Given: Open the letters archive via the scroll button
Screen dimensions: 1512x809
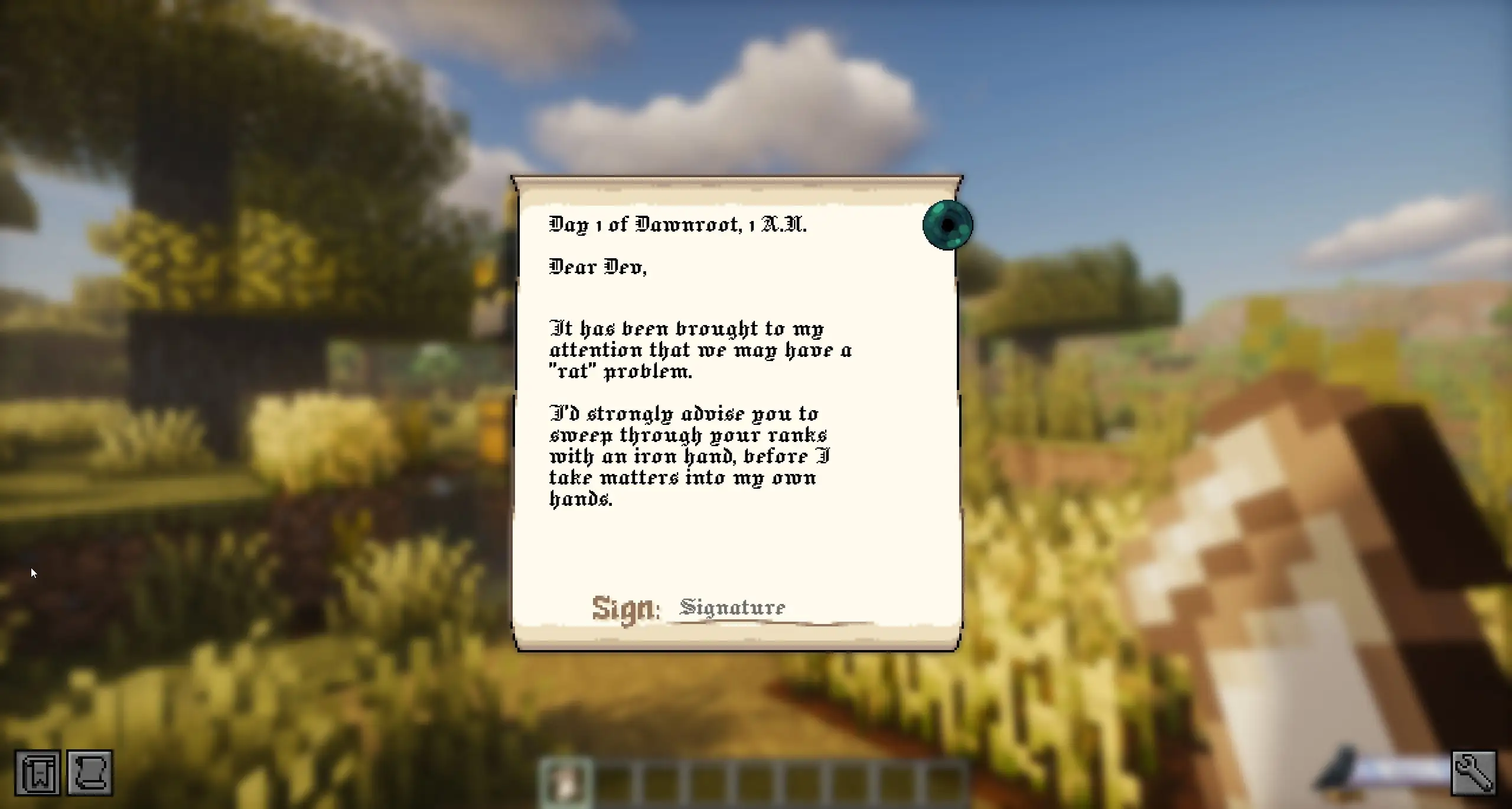Looking at the screenshot, I should [90, 771].
